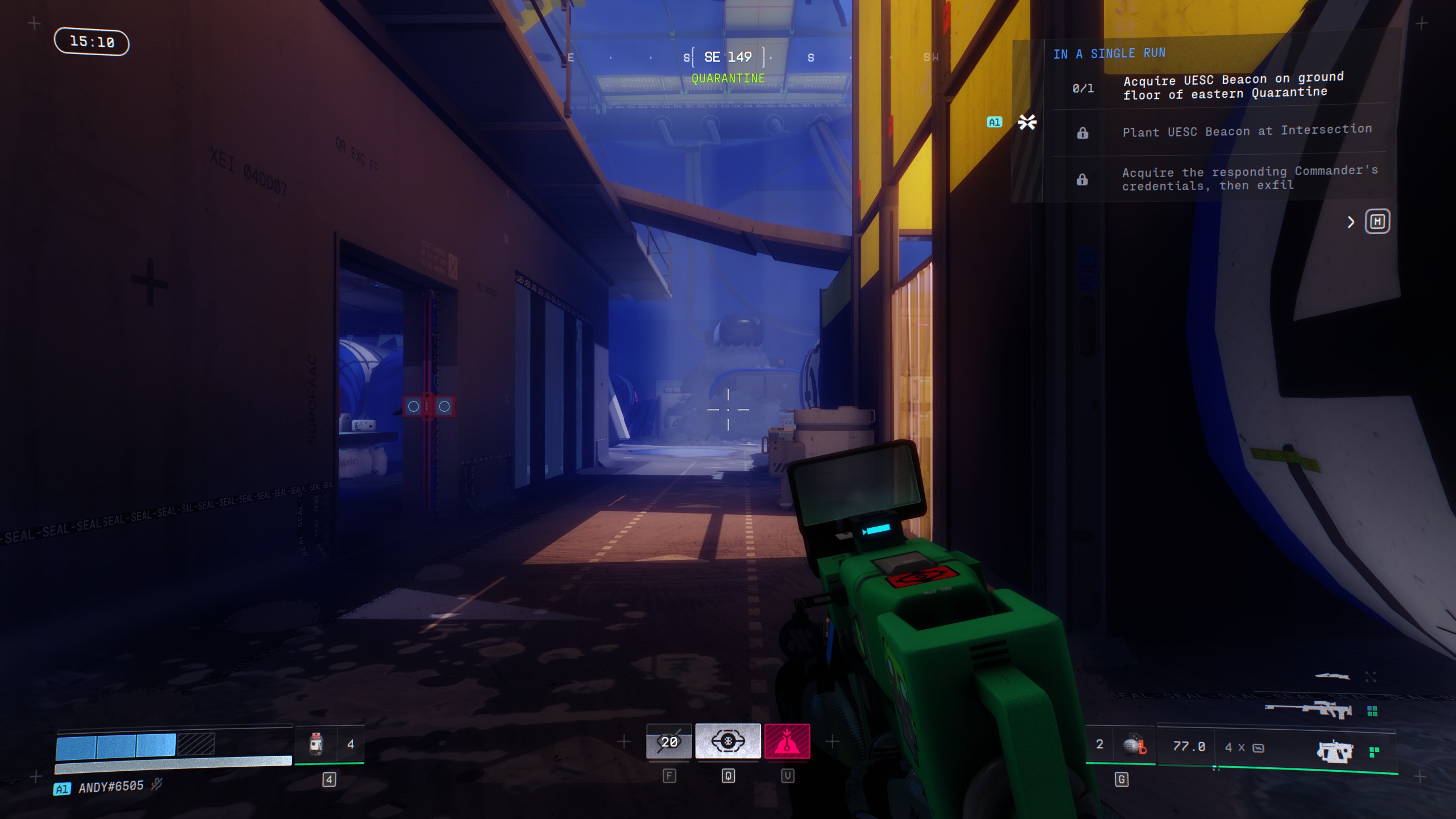Viewport: 1456px width, 819px height.
Task: Expand the objectives panel with the right chevron
Action: pos(1351,222)
